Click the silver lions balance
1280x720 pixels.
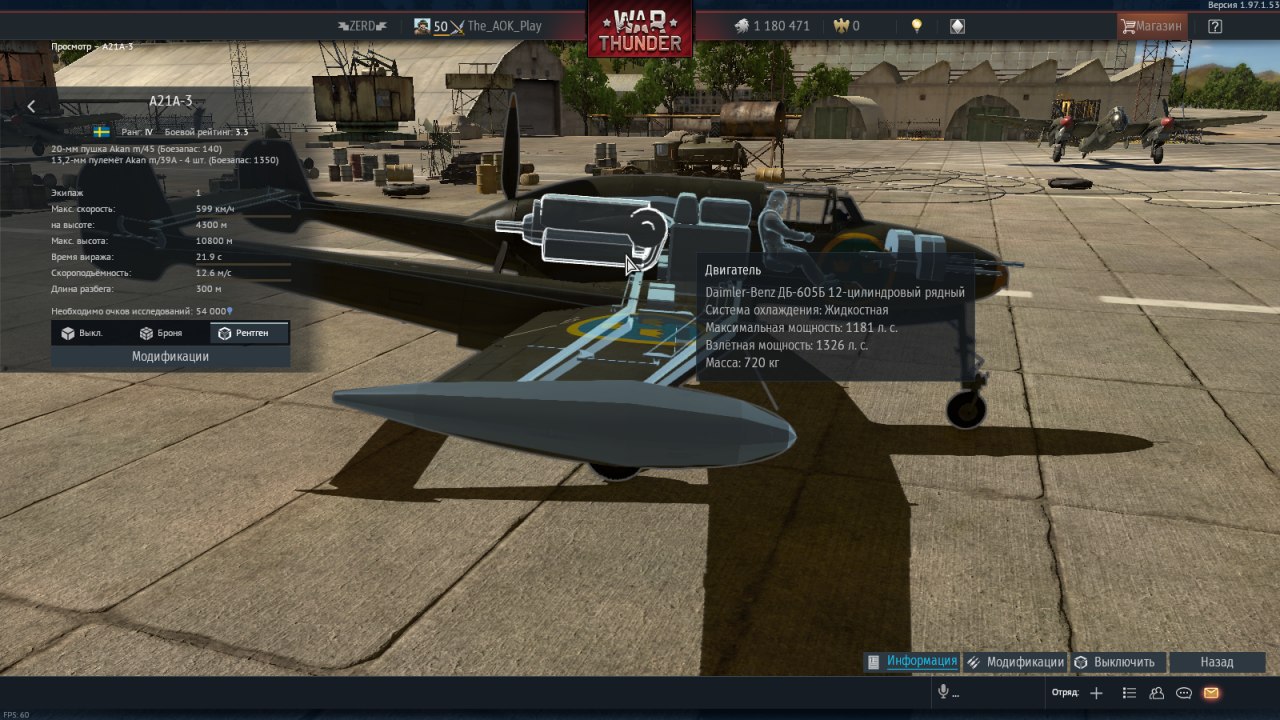pos(771,26)
